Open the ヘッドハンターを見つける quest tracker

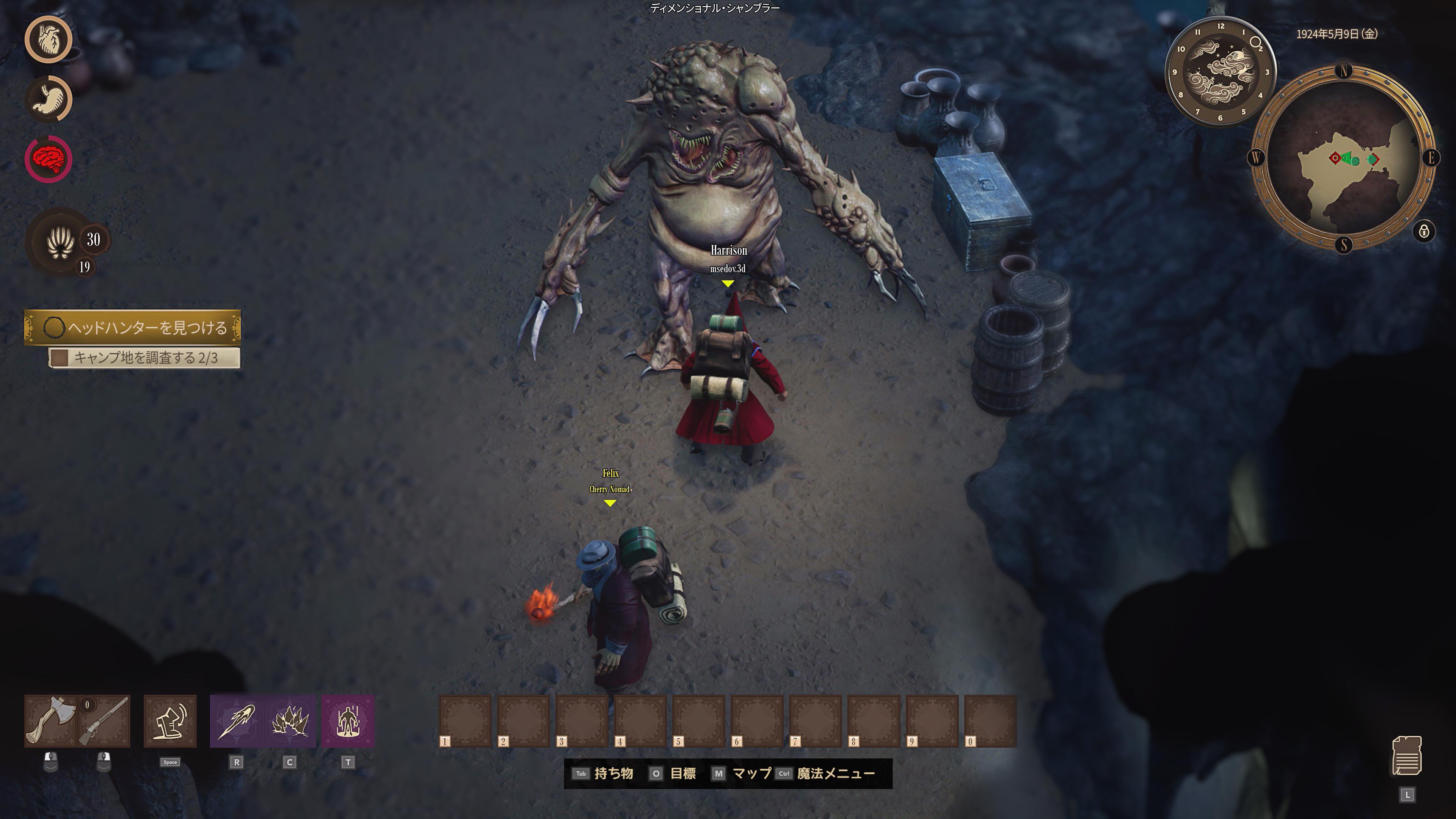(133, 327)
